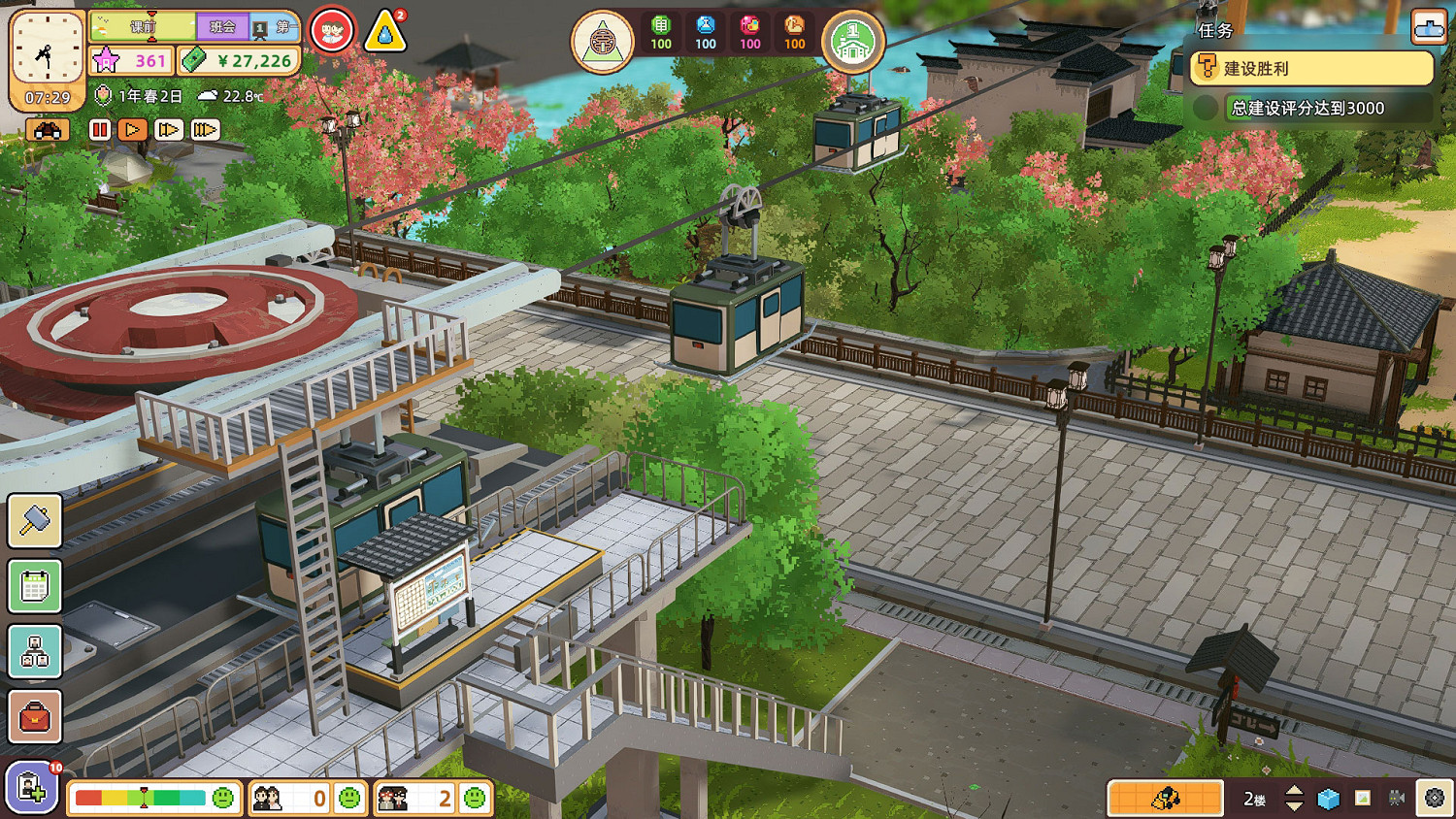1456x819 pixels.
Task: Open the calendar schedule panel
Action: click(x=35, y=586)
